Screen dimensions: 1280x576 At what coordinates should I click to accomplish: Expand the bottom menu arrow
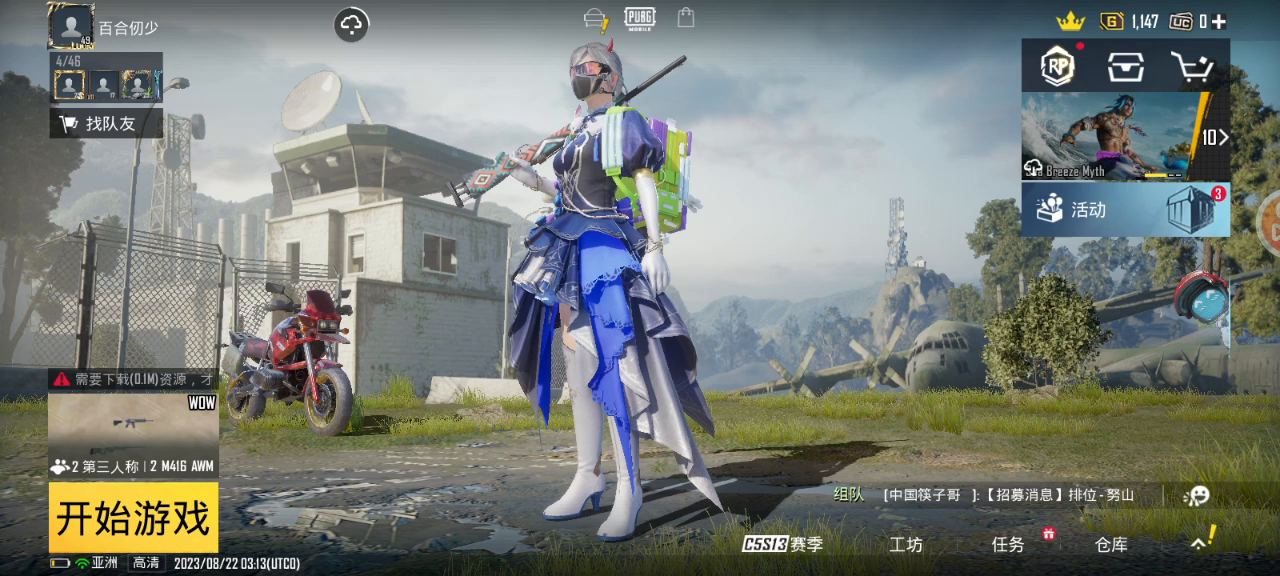click(x=1199, y=542)
